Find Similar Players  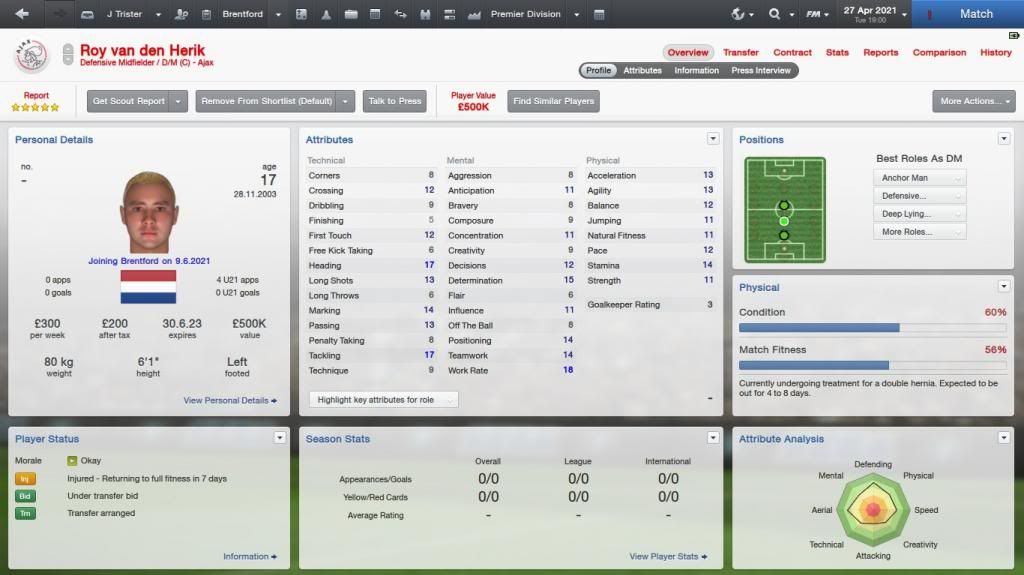point(553,101)
